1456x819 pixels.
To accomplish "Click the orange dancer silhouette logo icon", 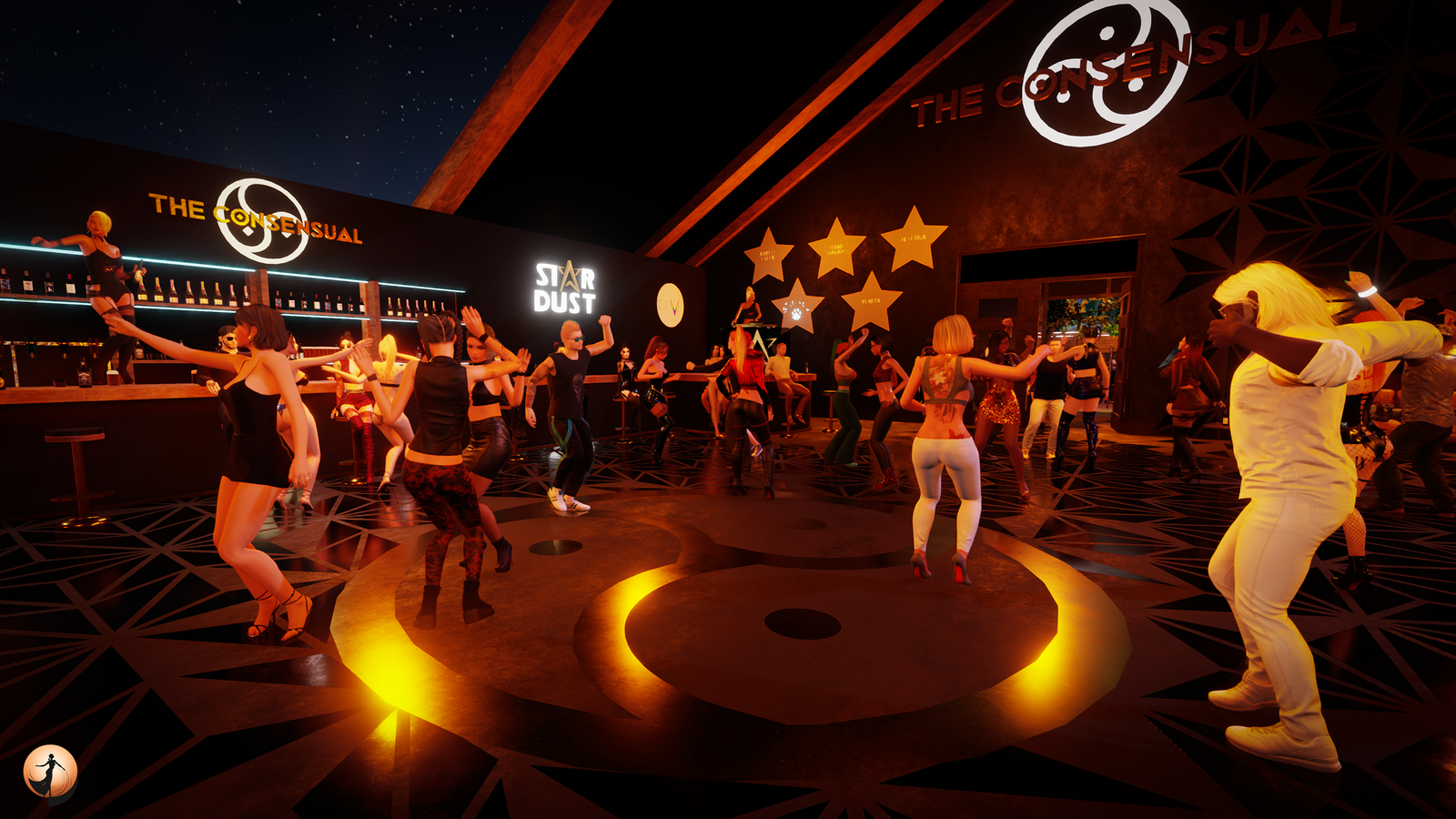I will point(50,773).
